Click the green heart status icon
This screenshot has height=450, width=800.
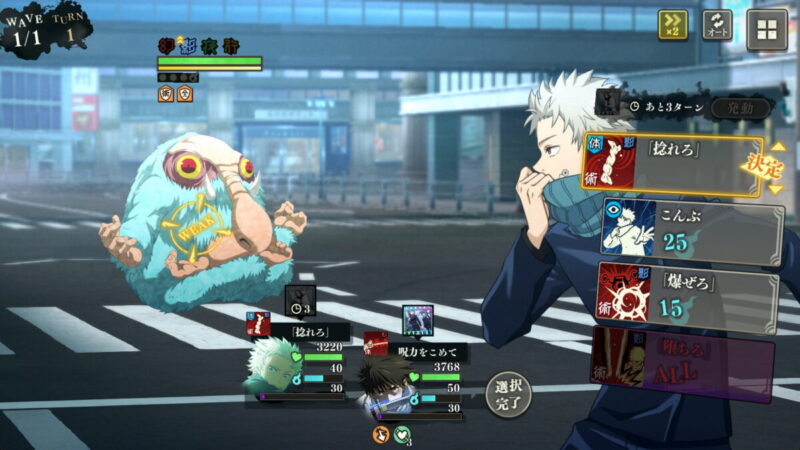point(402,434)
